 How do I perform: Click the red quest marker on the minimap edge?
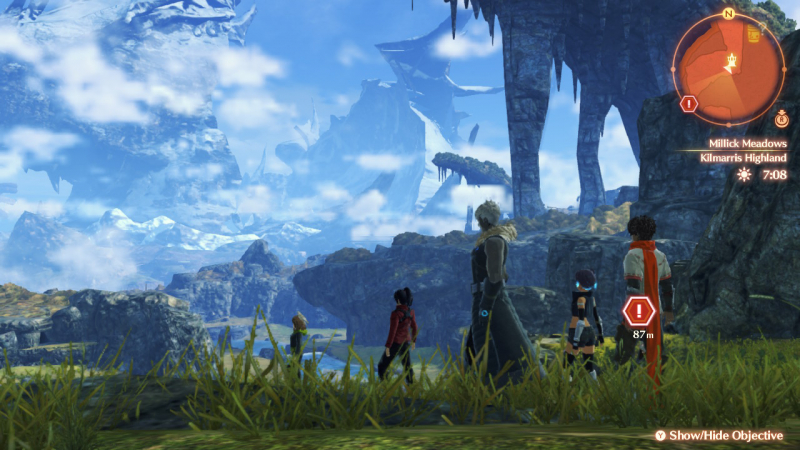point(688,103)
